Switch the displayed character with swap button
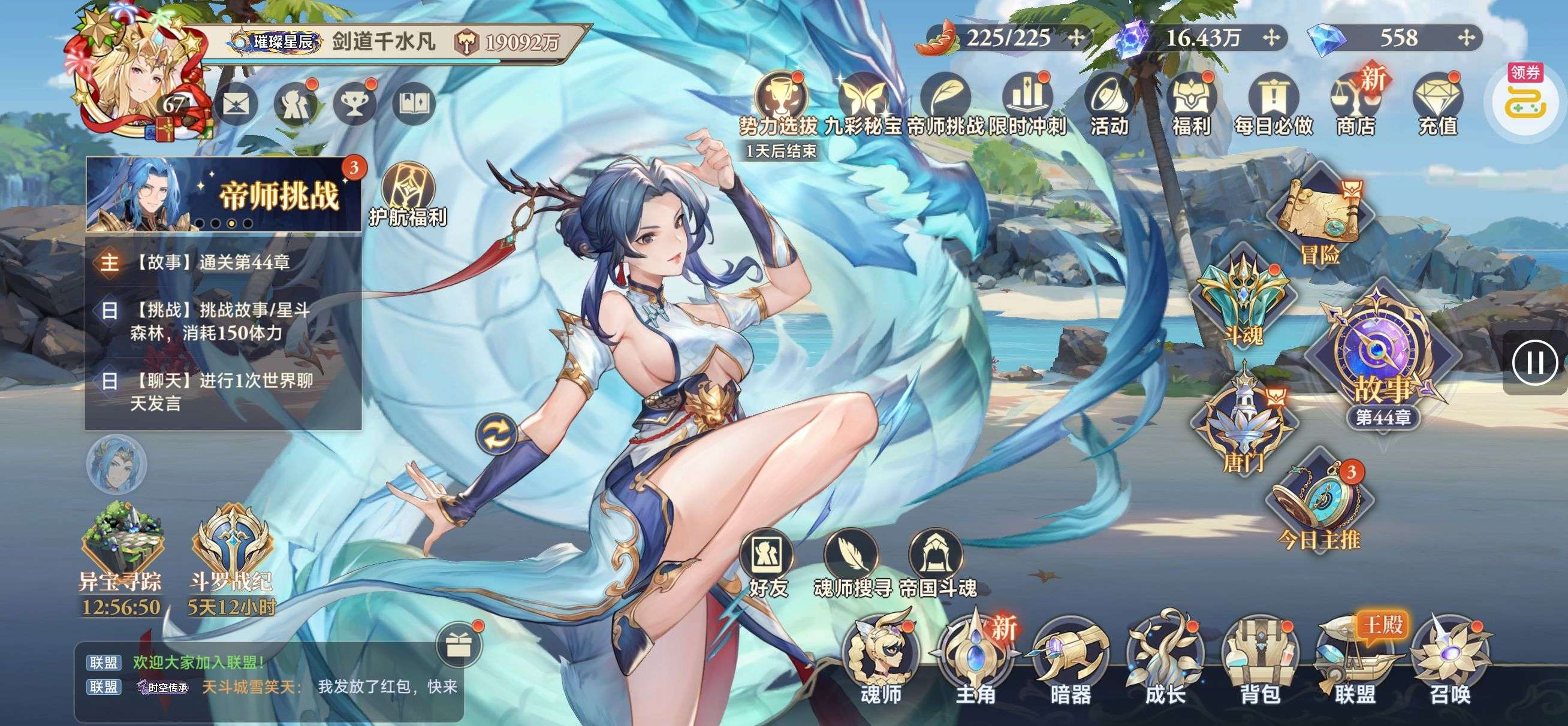This screenshot has width=1568, height=726. 497,434
